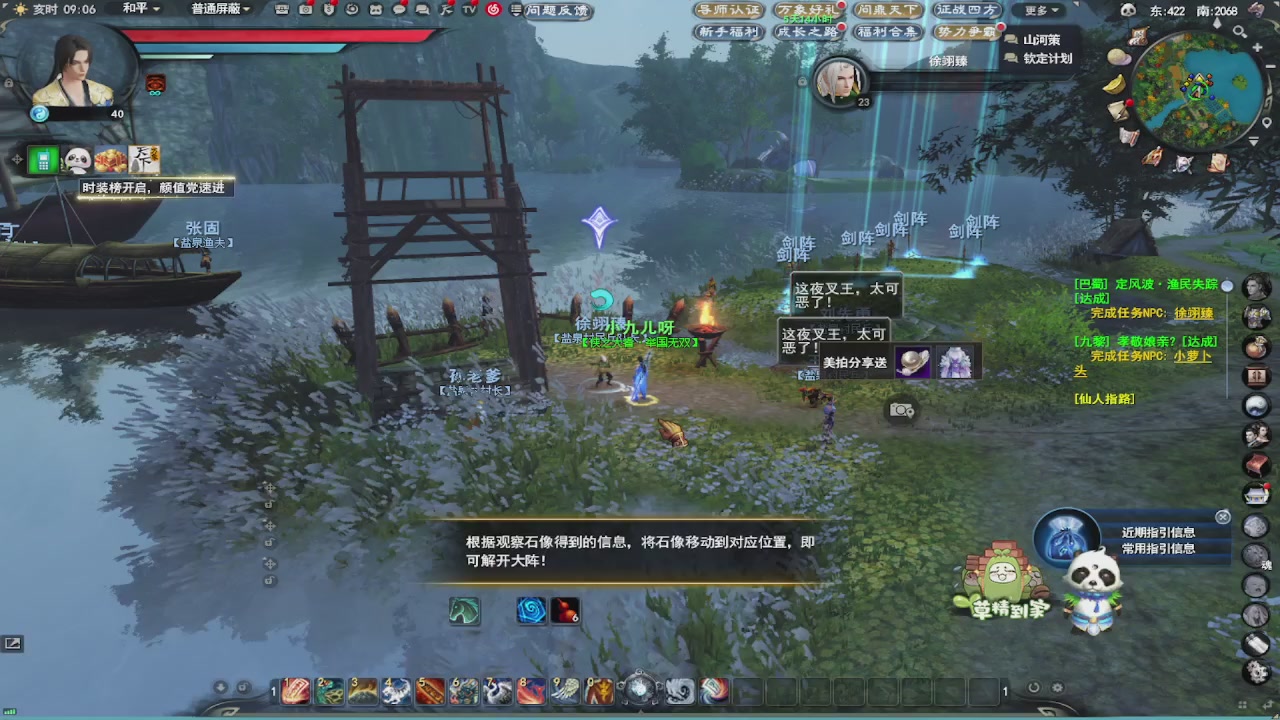Screen dimensions: 1280x720
Task: Cast the skill in hotbar slot 1
Action: click(296, 691)
